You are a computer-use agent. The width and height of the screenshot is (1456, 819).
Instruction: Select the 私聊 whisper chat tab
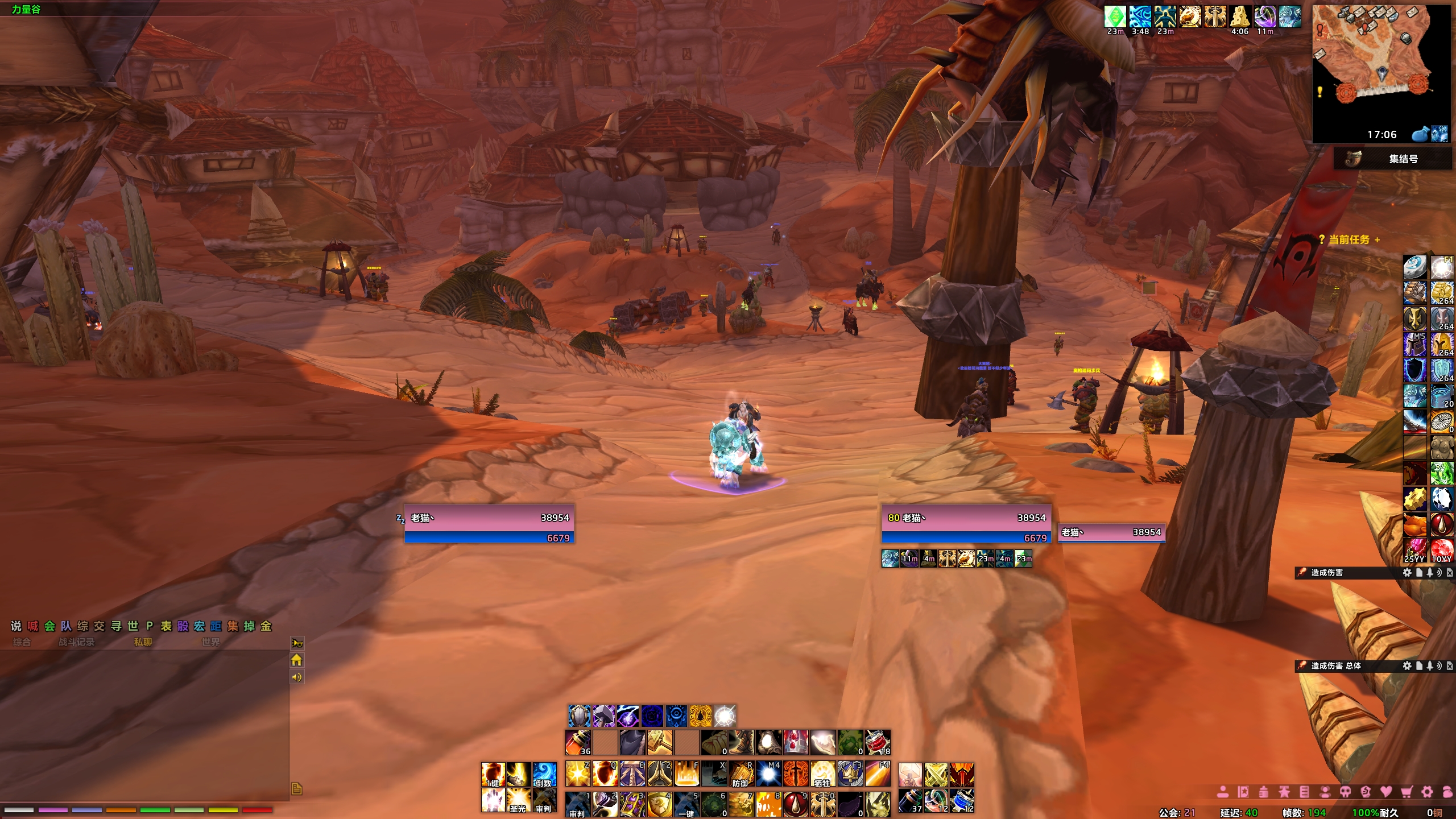point(143,642)
